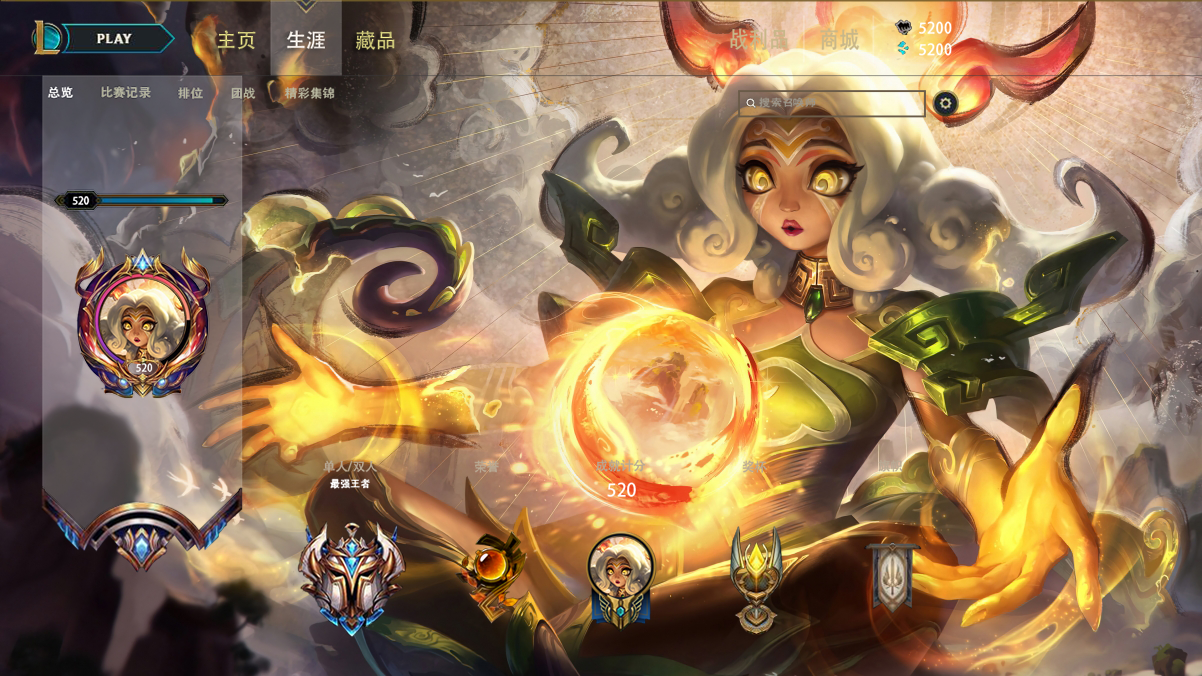Switch to the 总览 overview subtab
Screen dimensions: 1202x676
(61, 93)
